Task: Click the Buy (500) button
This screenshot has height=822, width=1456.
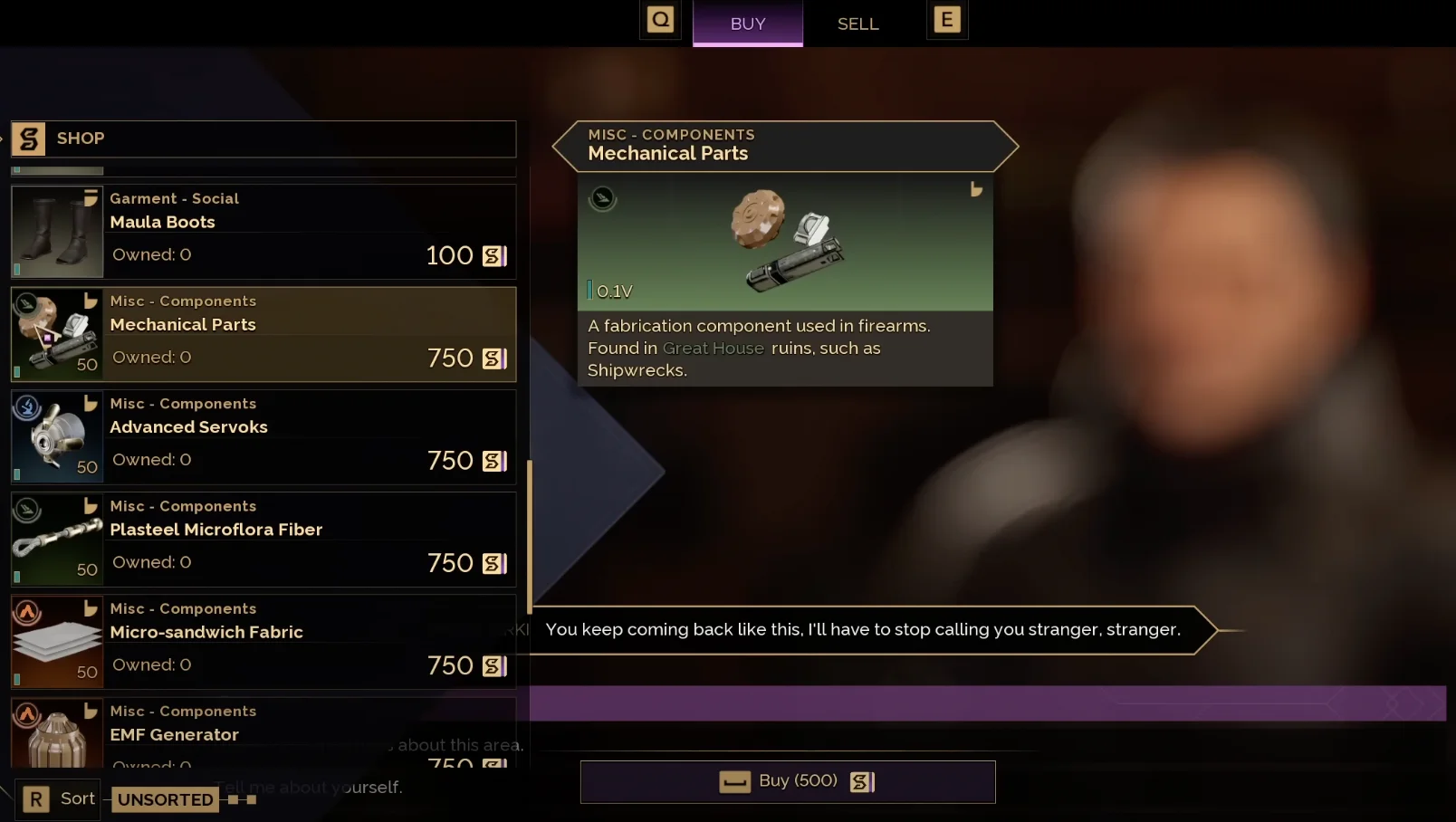Action: tap(788, 781)
